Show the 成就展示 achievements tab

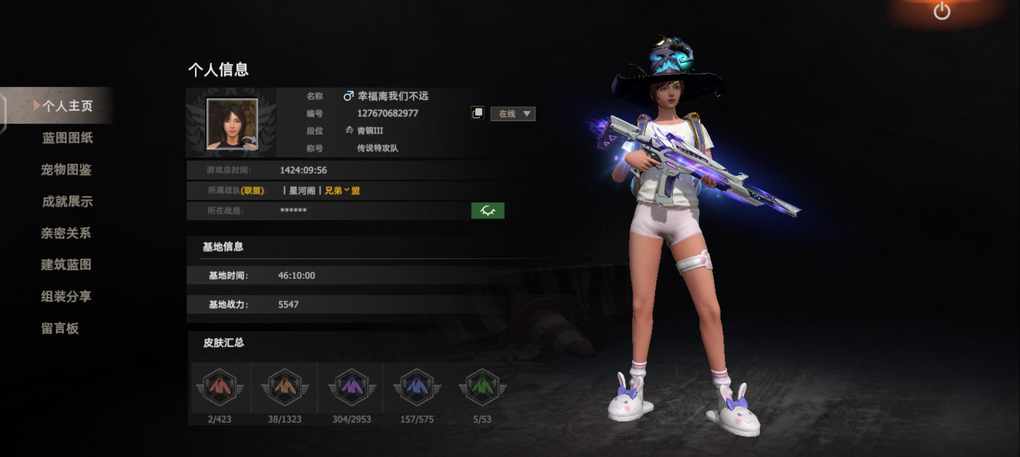tap(67, 201)
